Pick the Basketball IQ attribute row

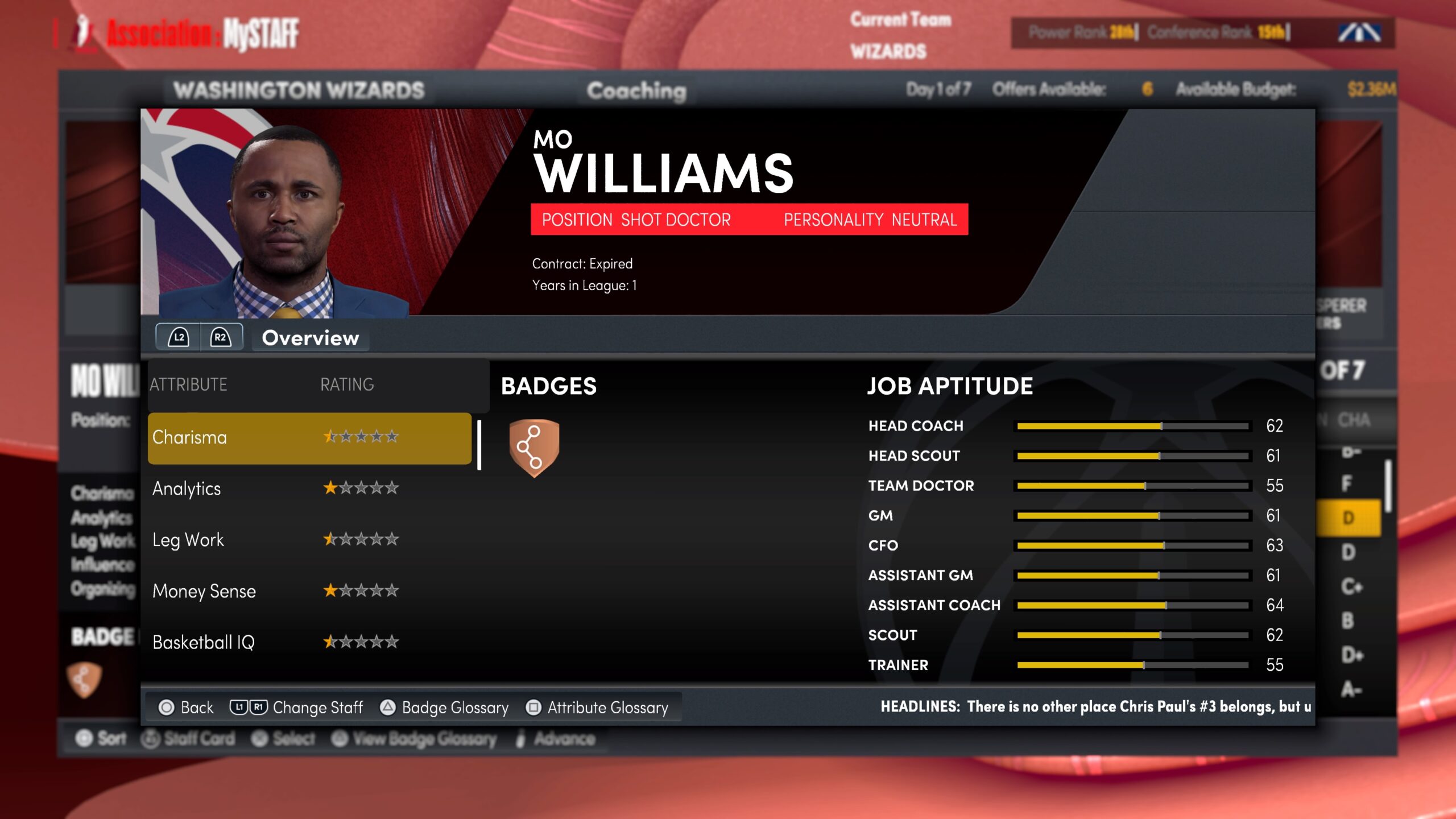coord(309,642)
